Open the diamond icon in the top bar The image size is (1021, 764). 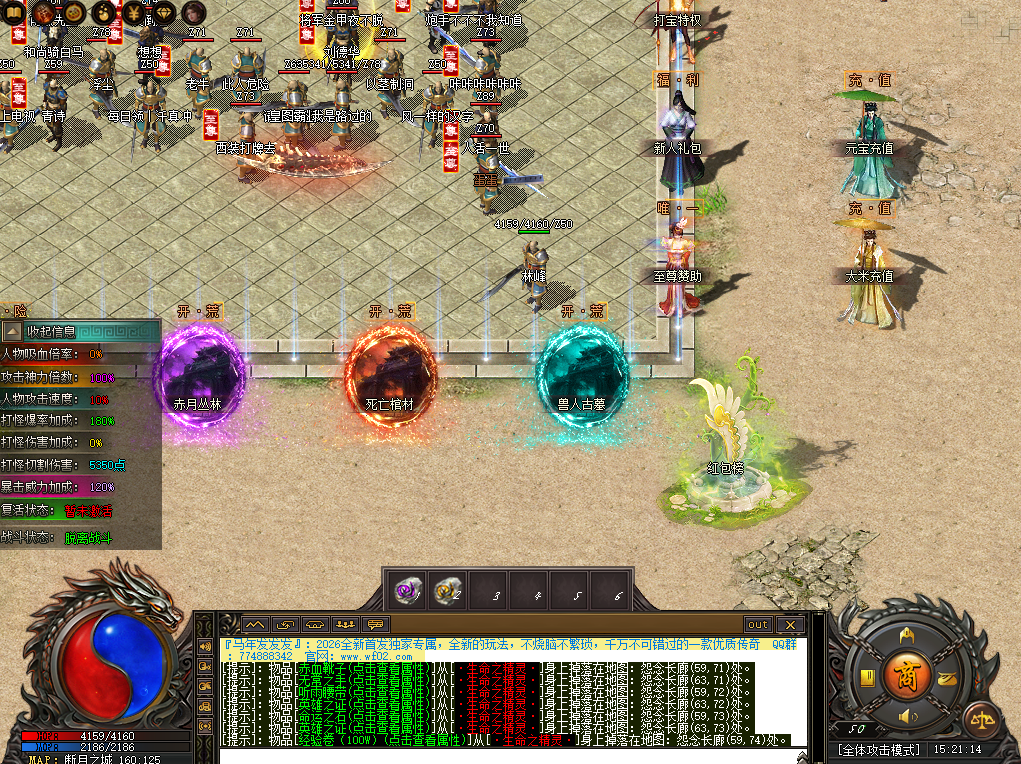tap(163, 12)
